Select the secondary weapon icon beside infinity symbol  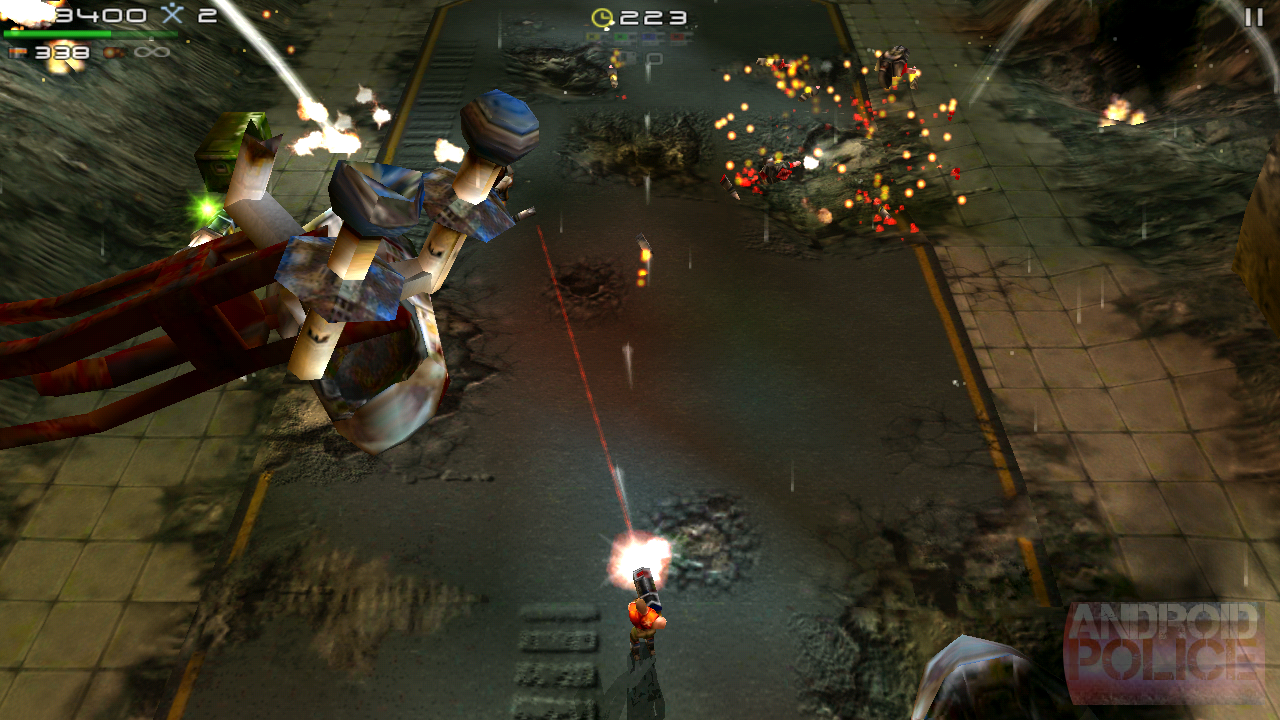coord(114,53)
